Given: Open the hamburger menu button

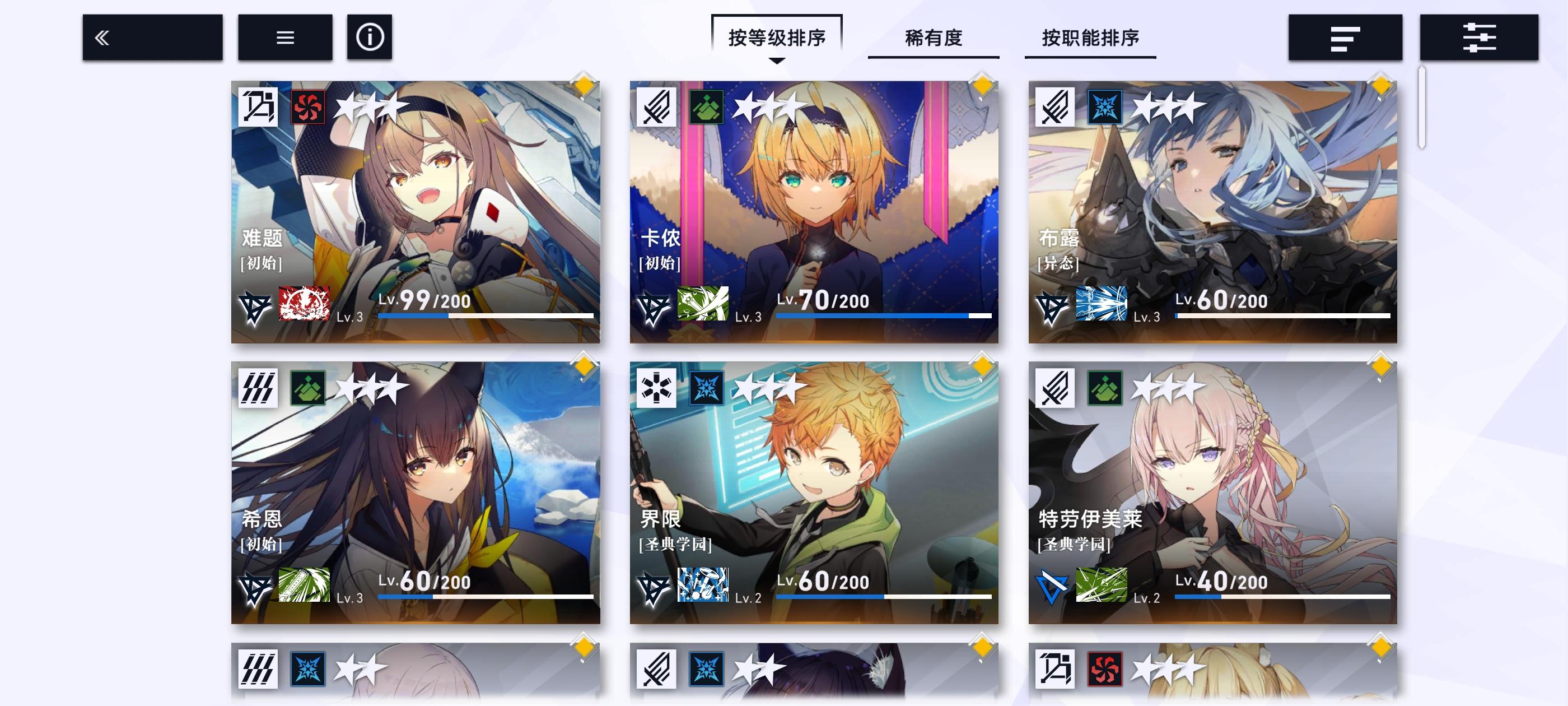Looking at the screenshot, I should (x=284, y=37).
